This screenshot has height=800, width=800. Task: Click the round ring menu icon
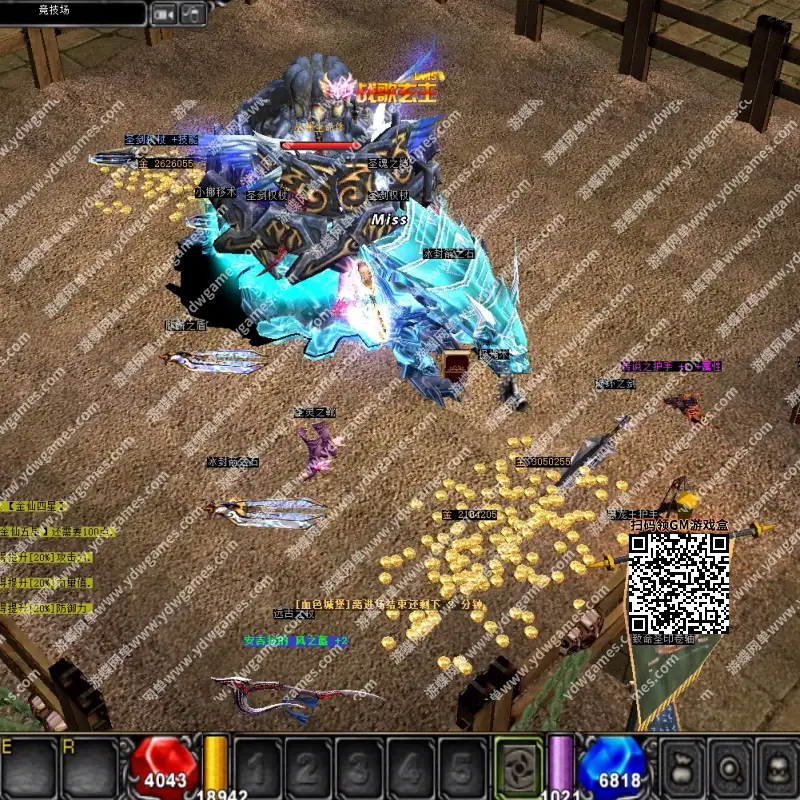[x=730, y=768]
